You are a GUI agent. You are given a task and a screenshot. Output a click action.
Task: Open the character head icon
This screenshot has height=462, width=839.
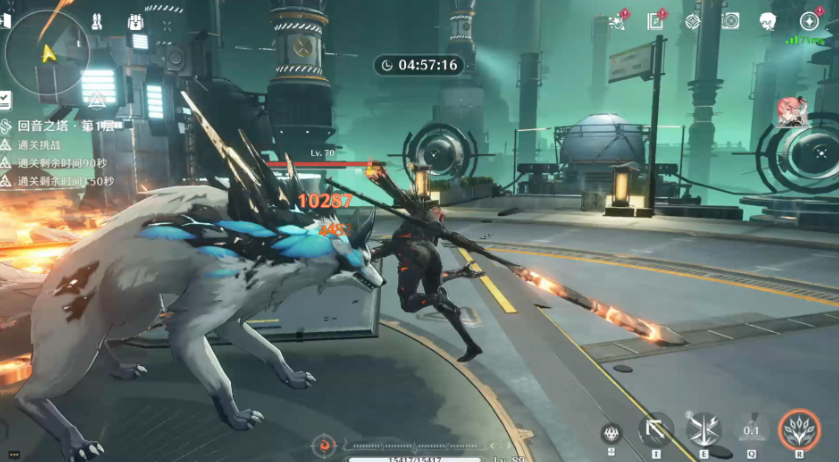pyautogui.click(x=768, y=21)
